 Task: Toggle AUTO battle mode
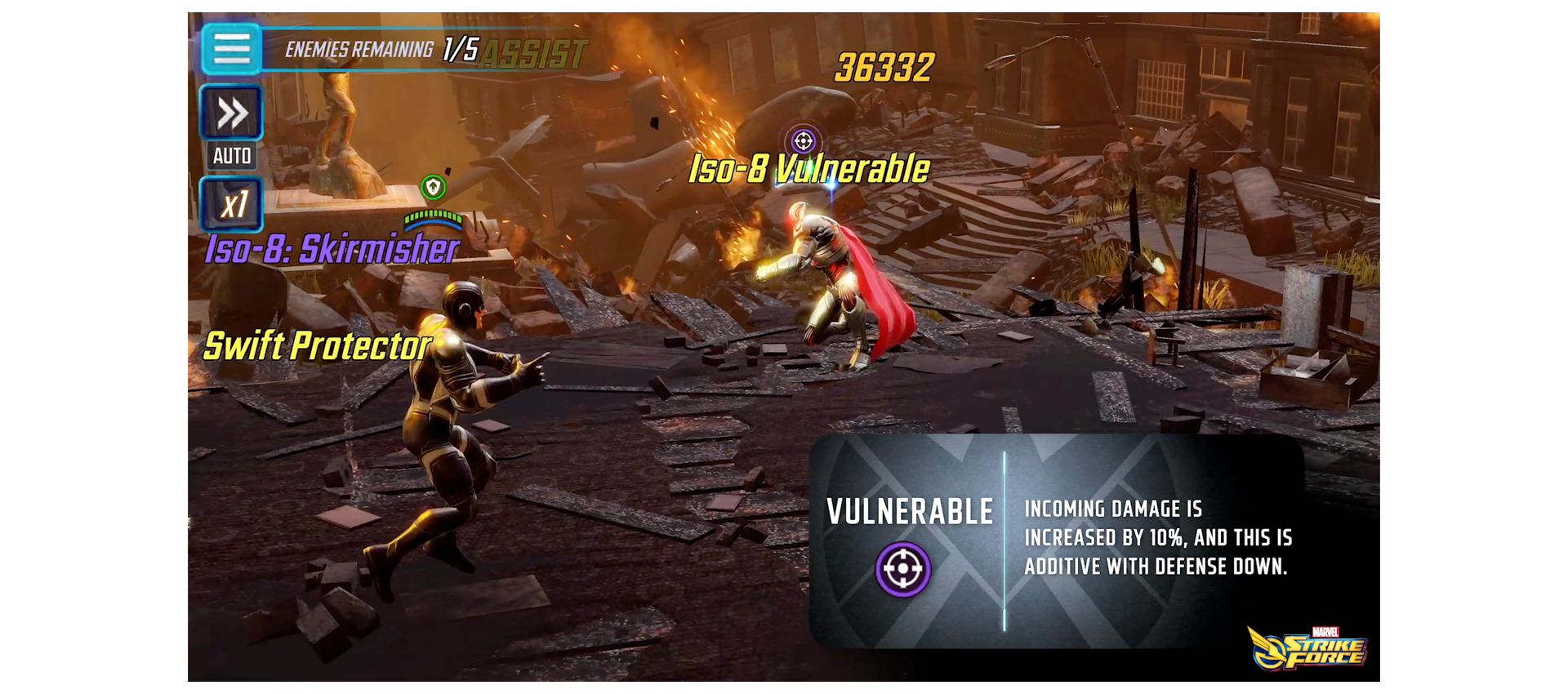[231, 154]
